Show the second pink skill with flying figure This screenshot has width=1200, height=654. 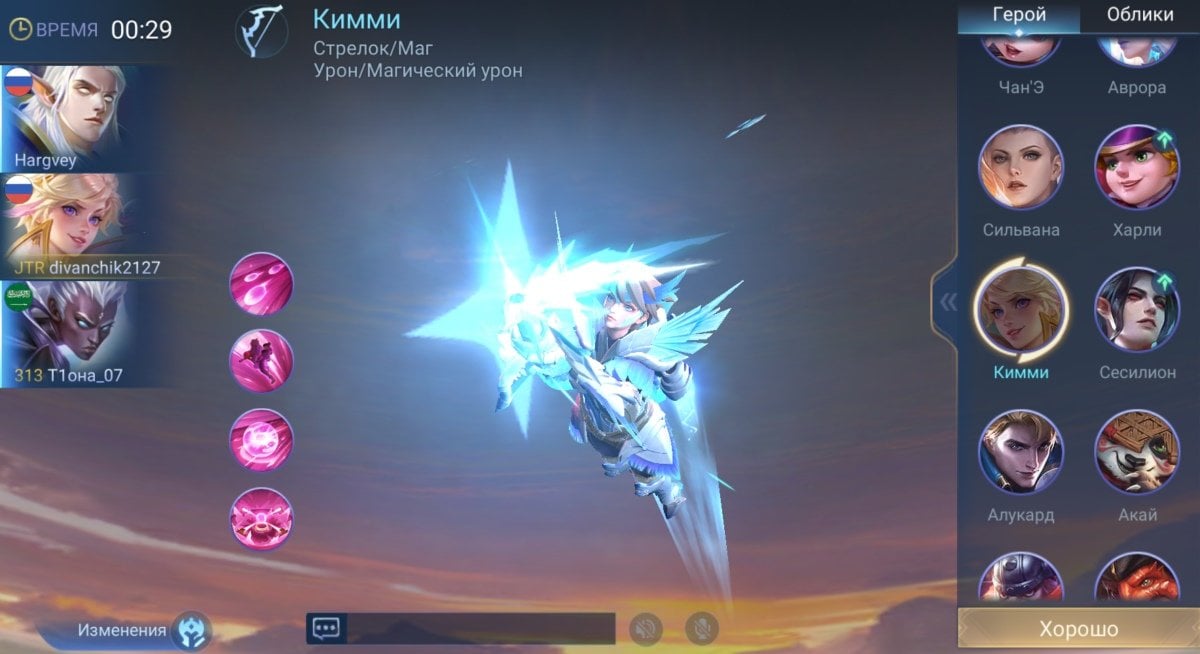[x=261, y=361]
